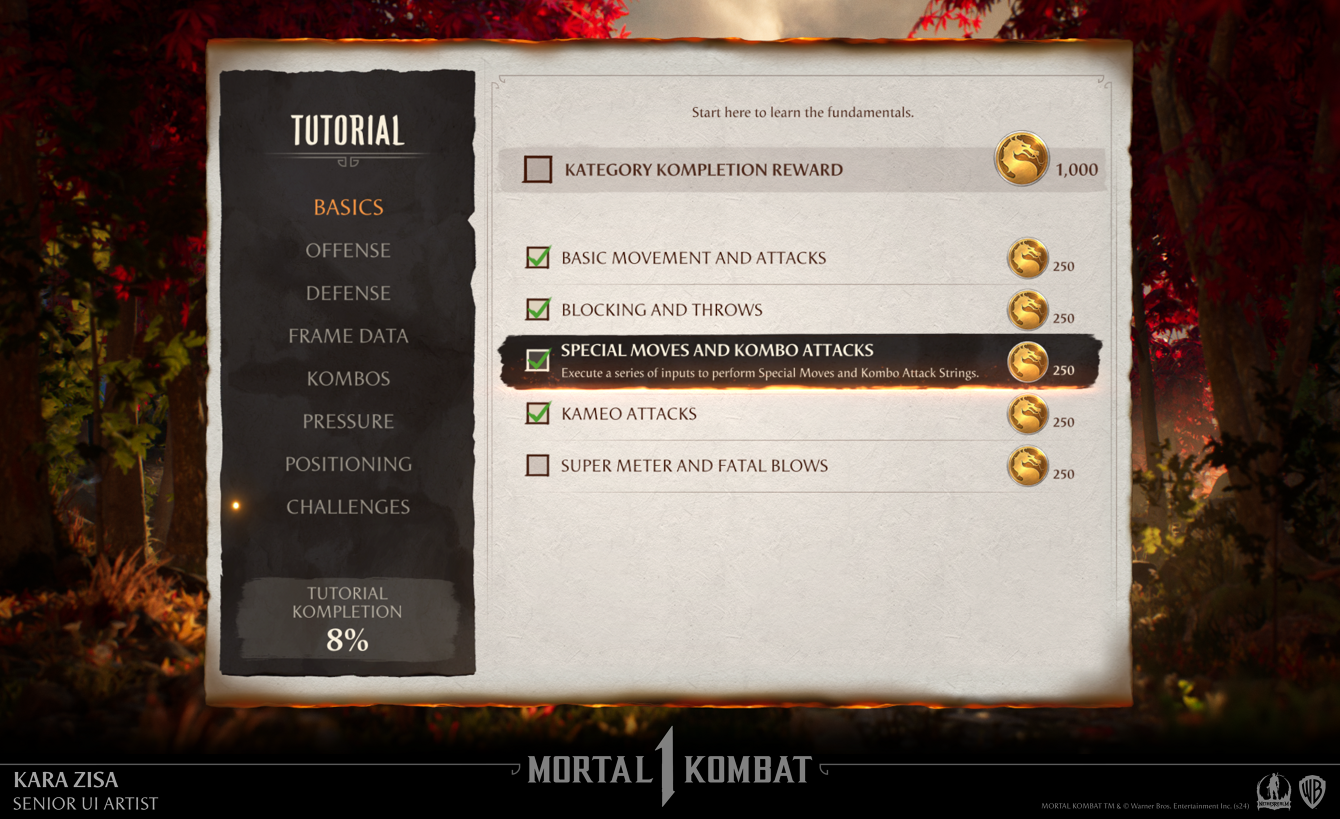Viewport: 1340px width, 819px height.
Task: Select the Challenges category
Action: [347, 507]
